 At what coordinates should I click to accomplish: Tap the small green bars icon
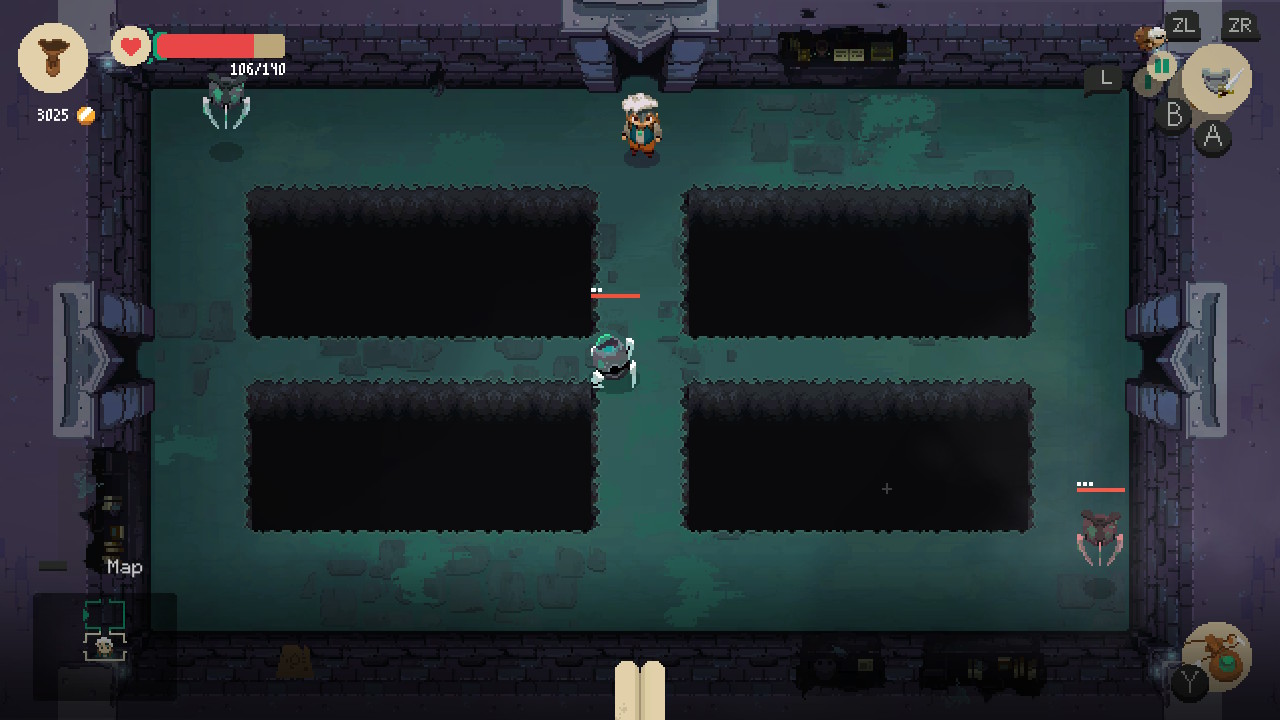pos(1161,66)
